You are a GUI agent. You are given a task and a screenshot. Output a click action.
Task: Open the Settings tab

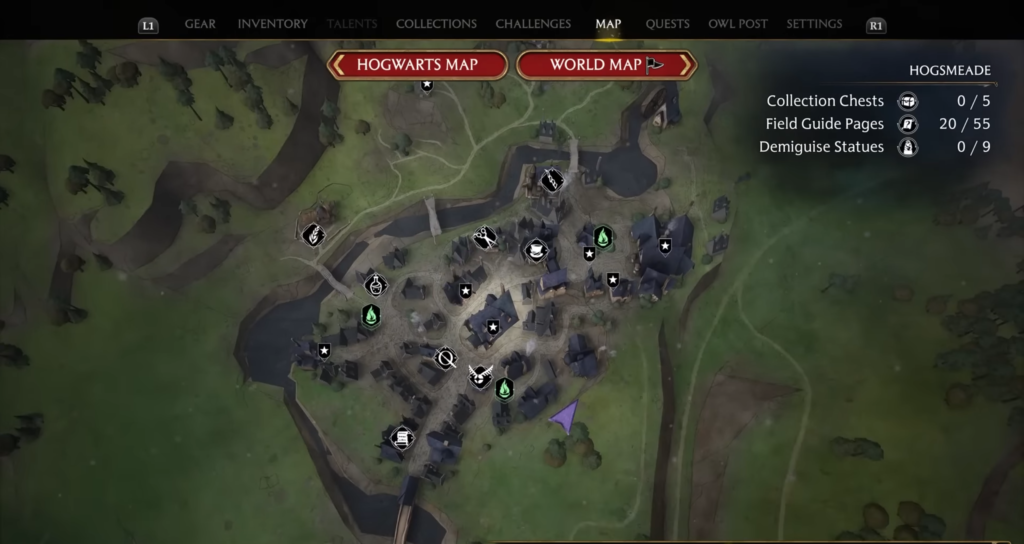[814, 24]
